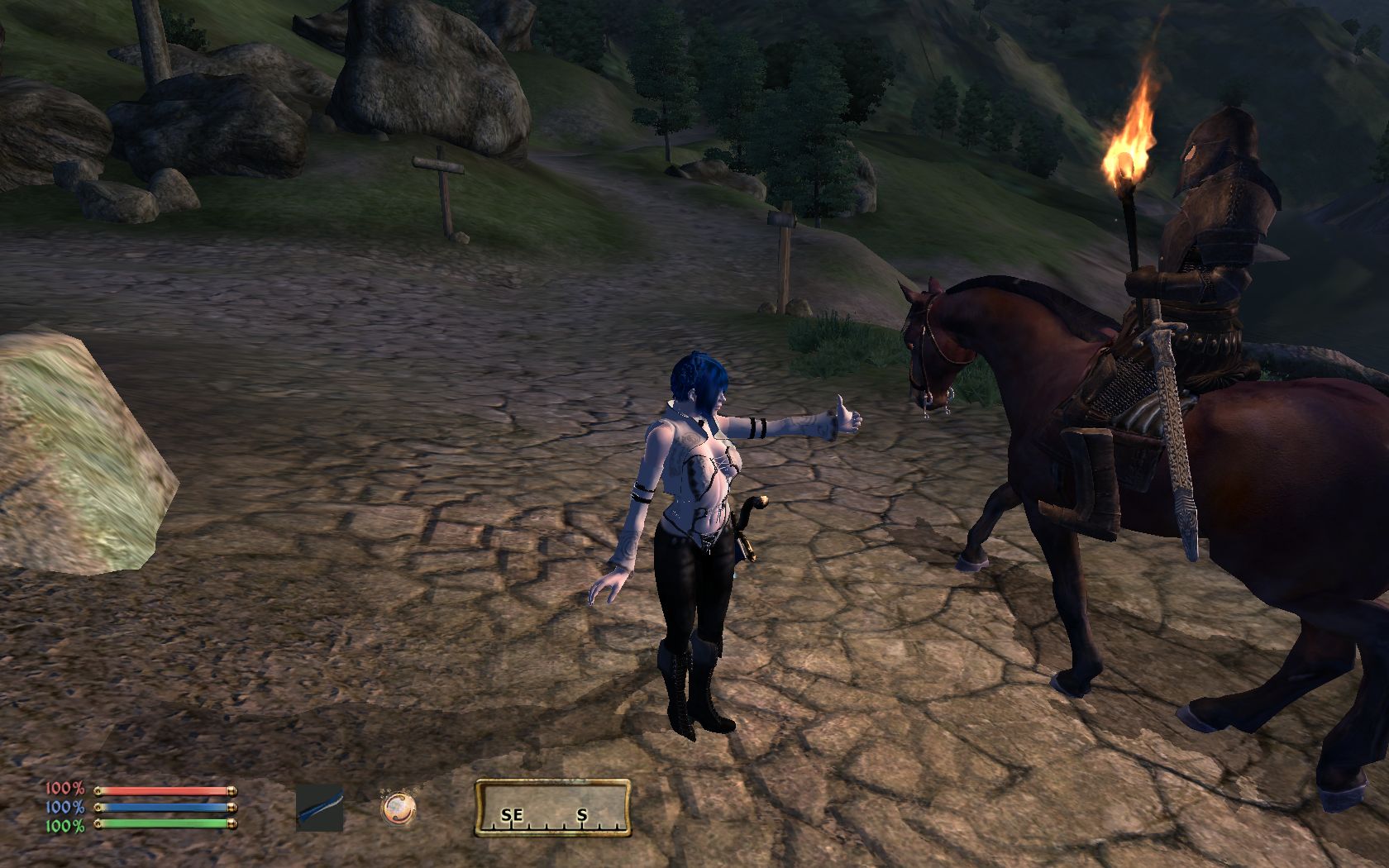Click the S marker on the compass
The image size is (1389, 868).
click(581, 815)
